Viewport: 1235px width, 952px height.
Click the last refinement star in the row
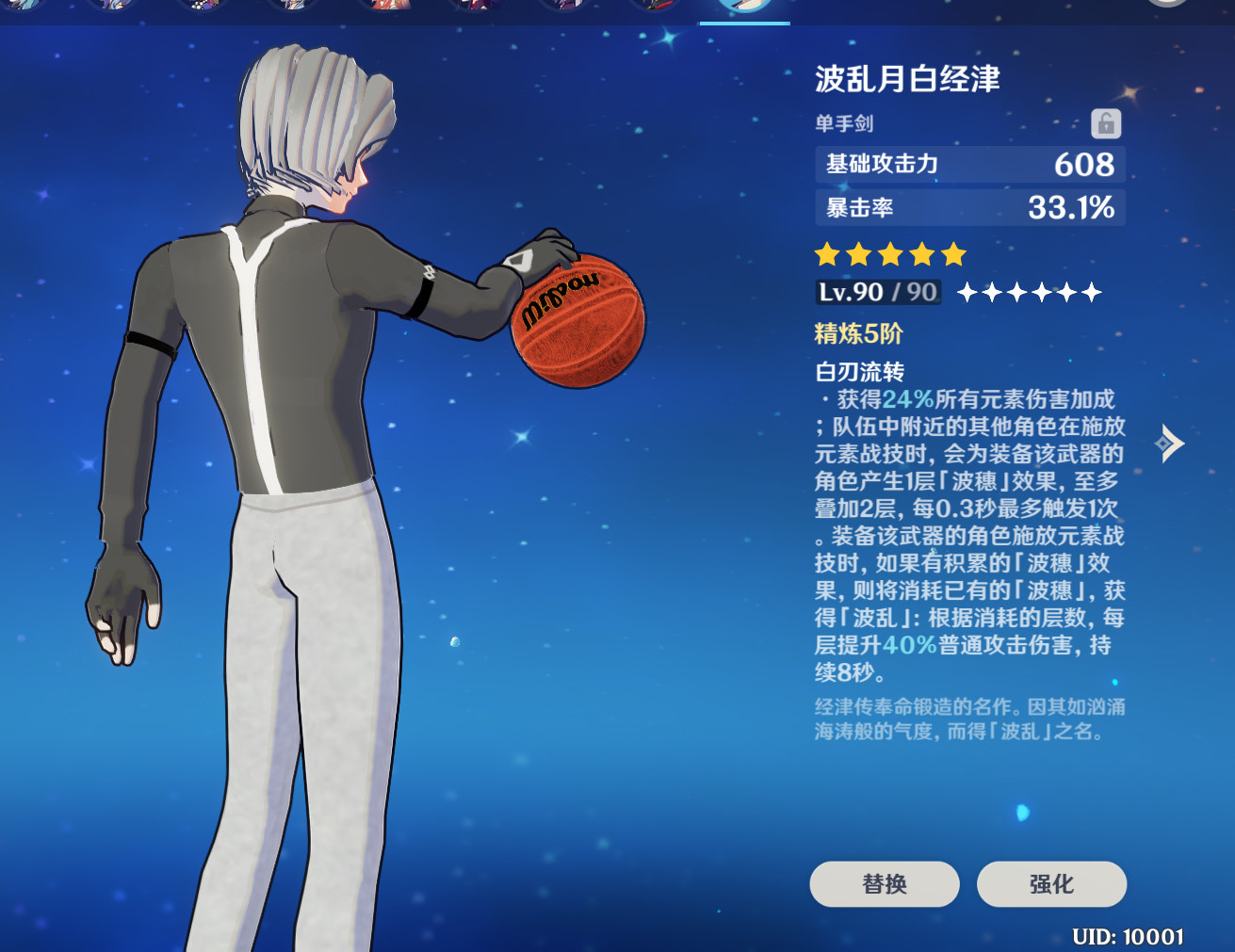tap(1093, 293)
